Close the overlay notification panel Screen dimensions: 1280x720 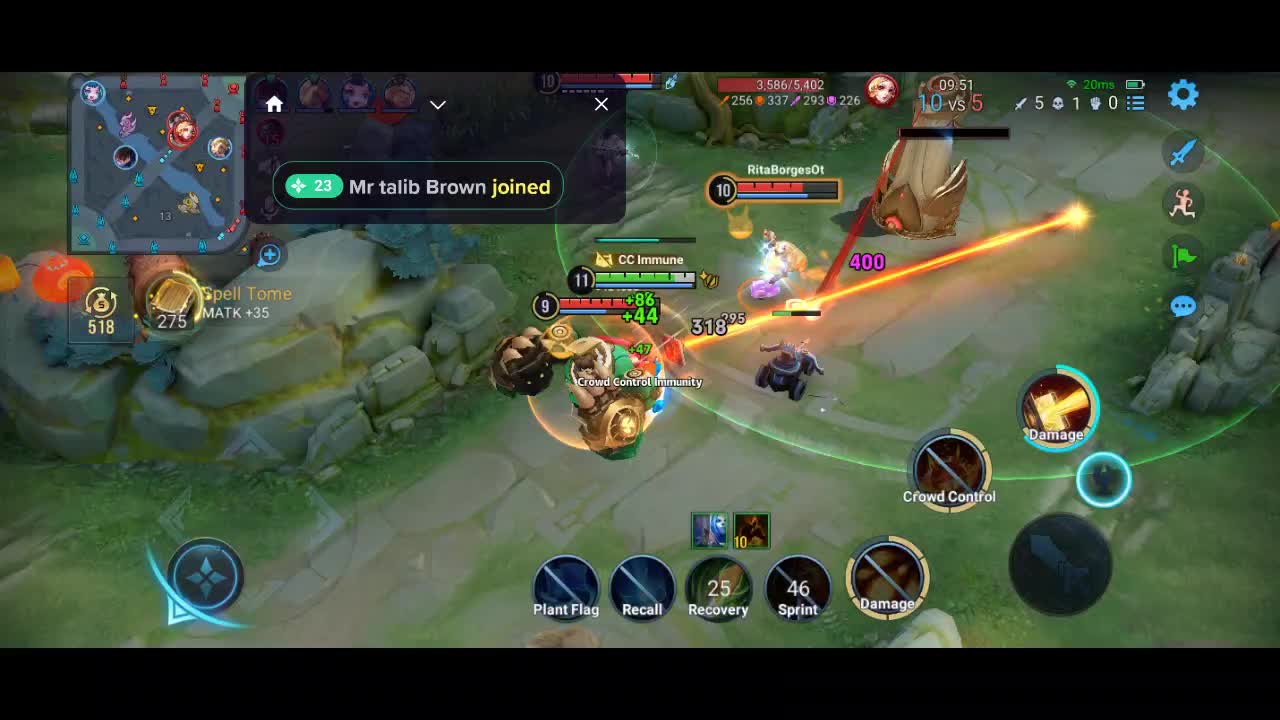(x=601, y=104)
